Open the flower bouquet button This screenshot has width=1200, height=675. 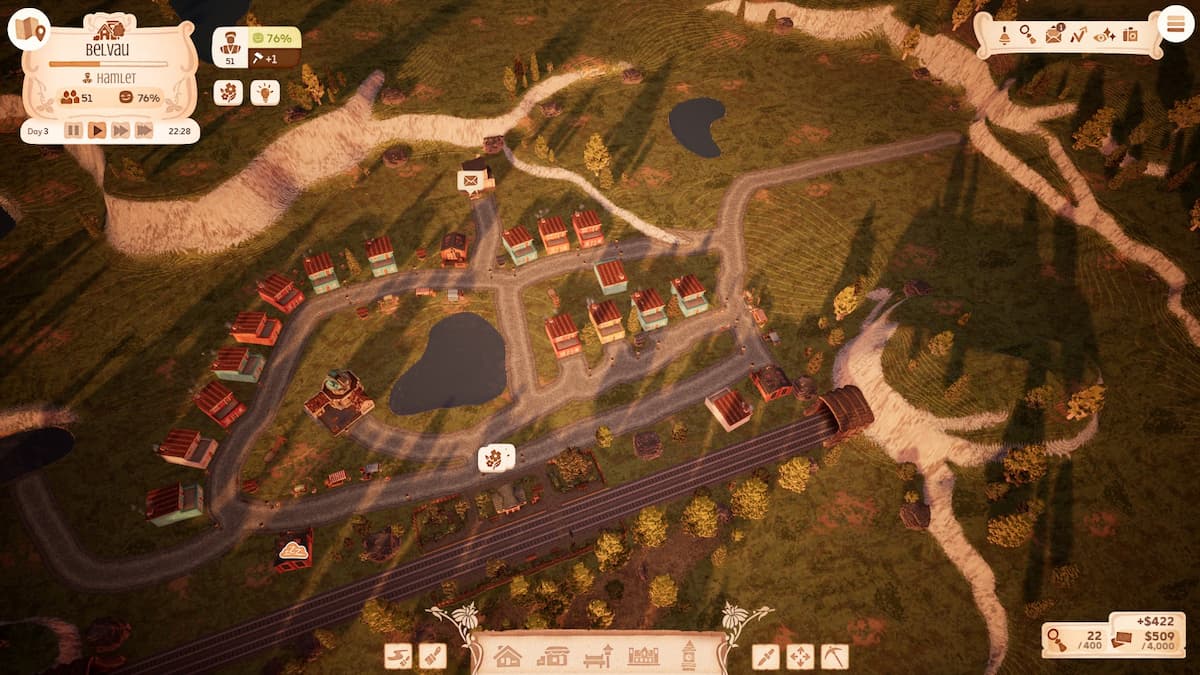tap(228, 92)
